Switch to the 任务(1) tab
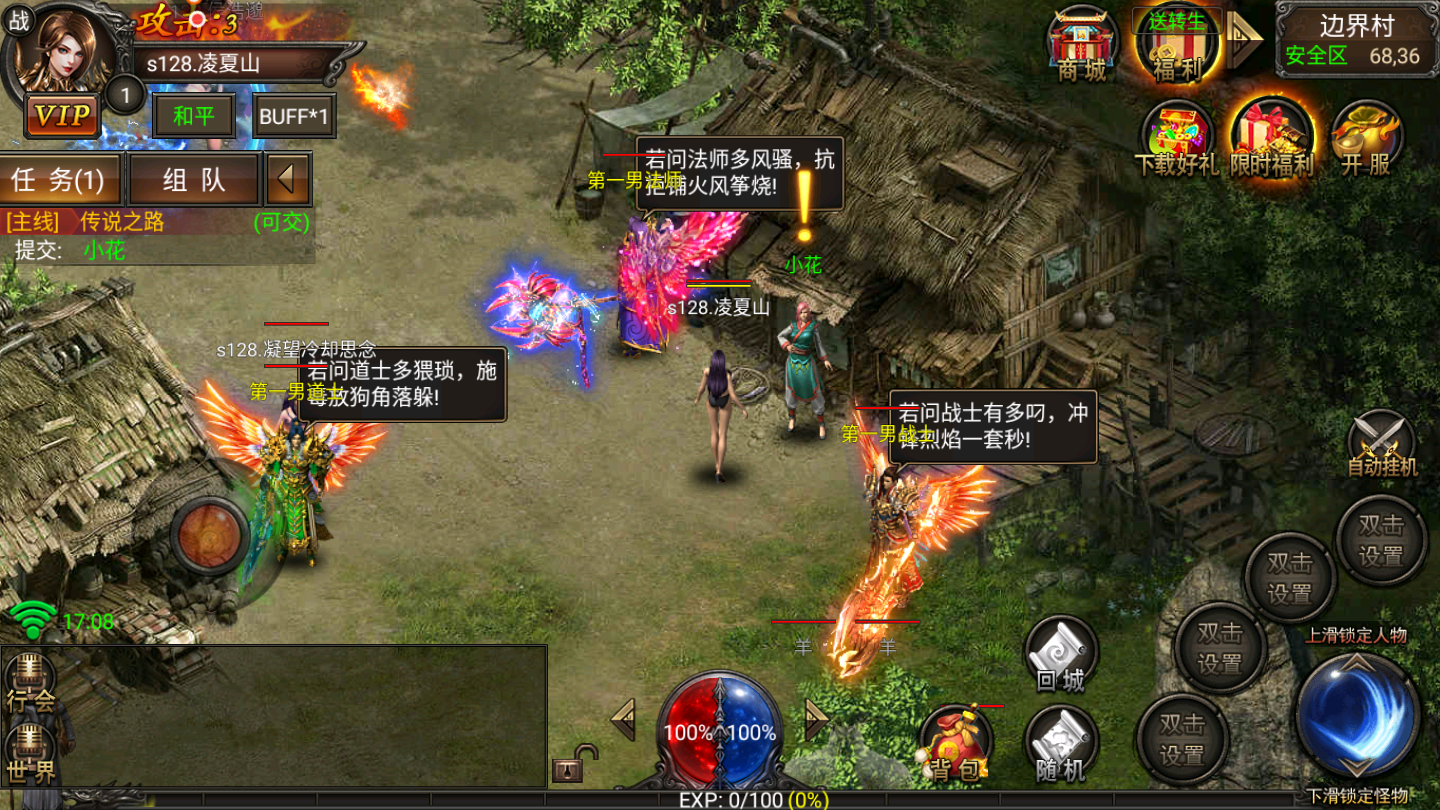The height and width of the screenshot is (810, 1440). click(60, 180)
